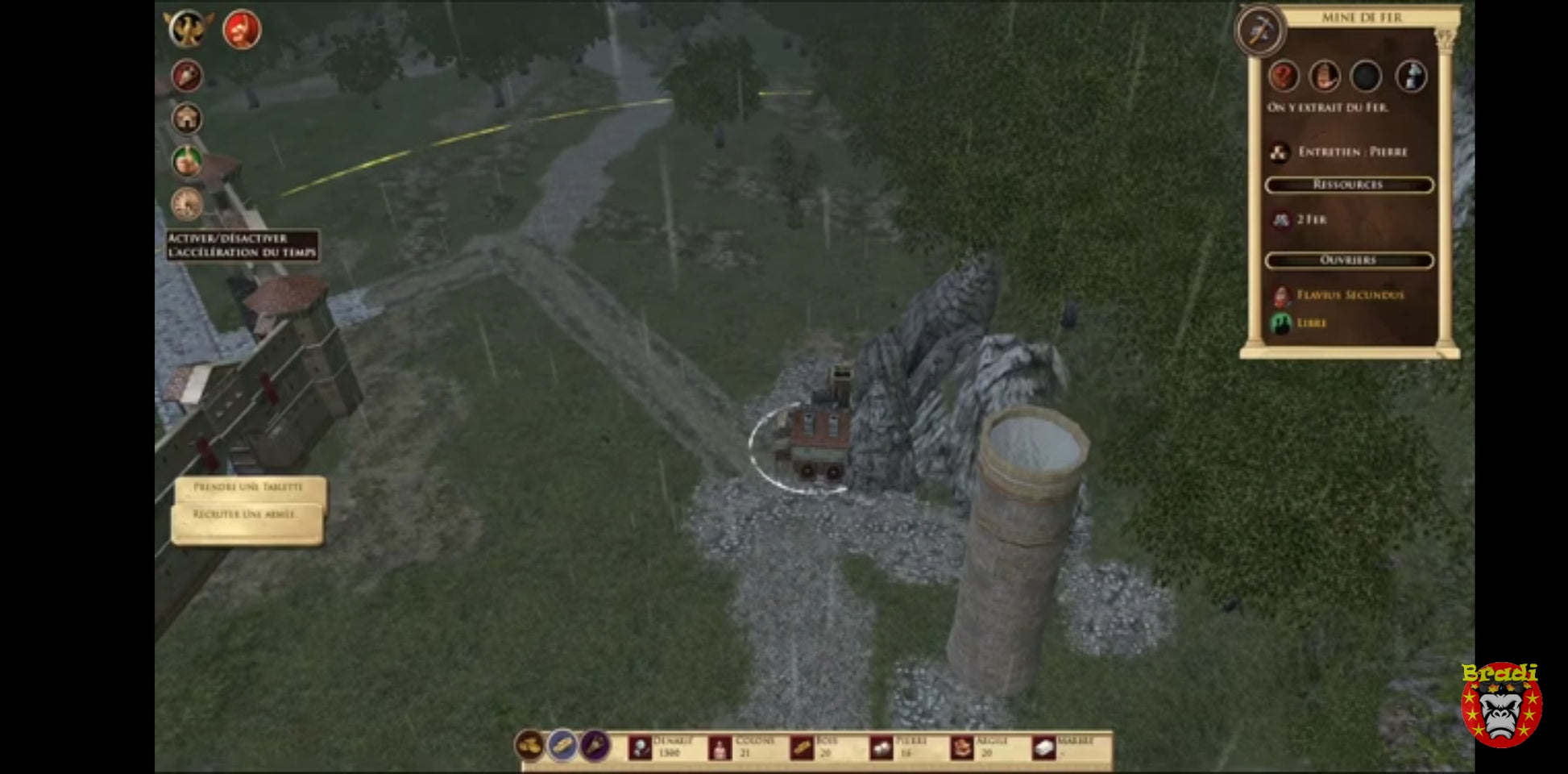Click the red helmeted soldier icon

pyautogui.click(x=241, y=30)
